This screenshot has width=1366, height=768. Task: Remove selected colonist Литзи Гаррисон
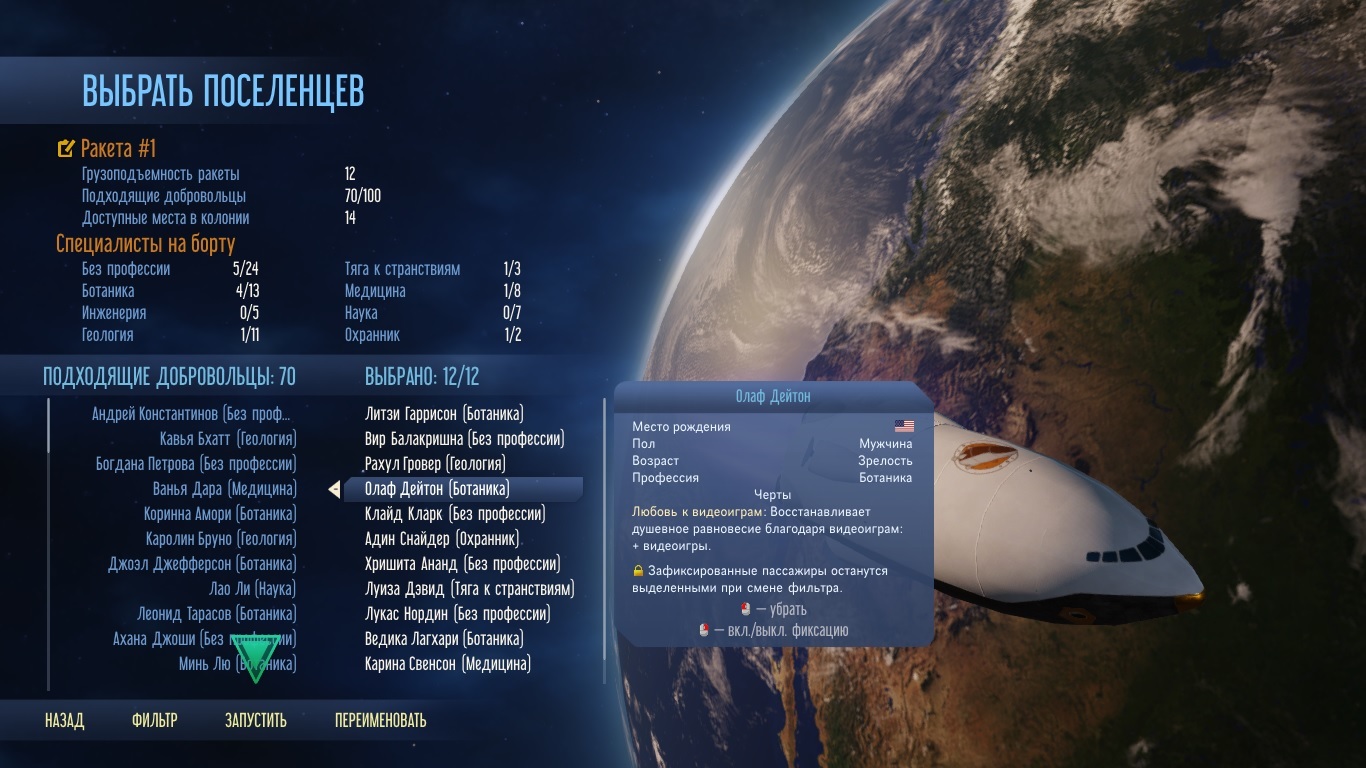coord(444,414)
